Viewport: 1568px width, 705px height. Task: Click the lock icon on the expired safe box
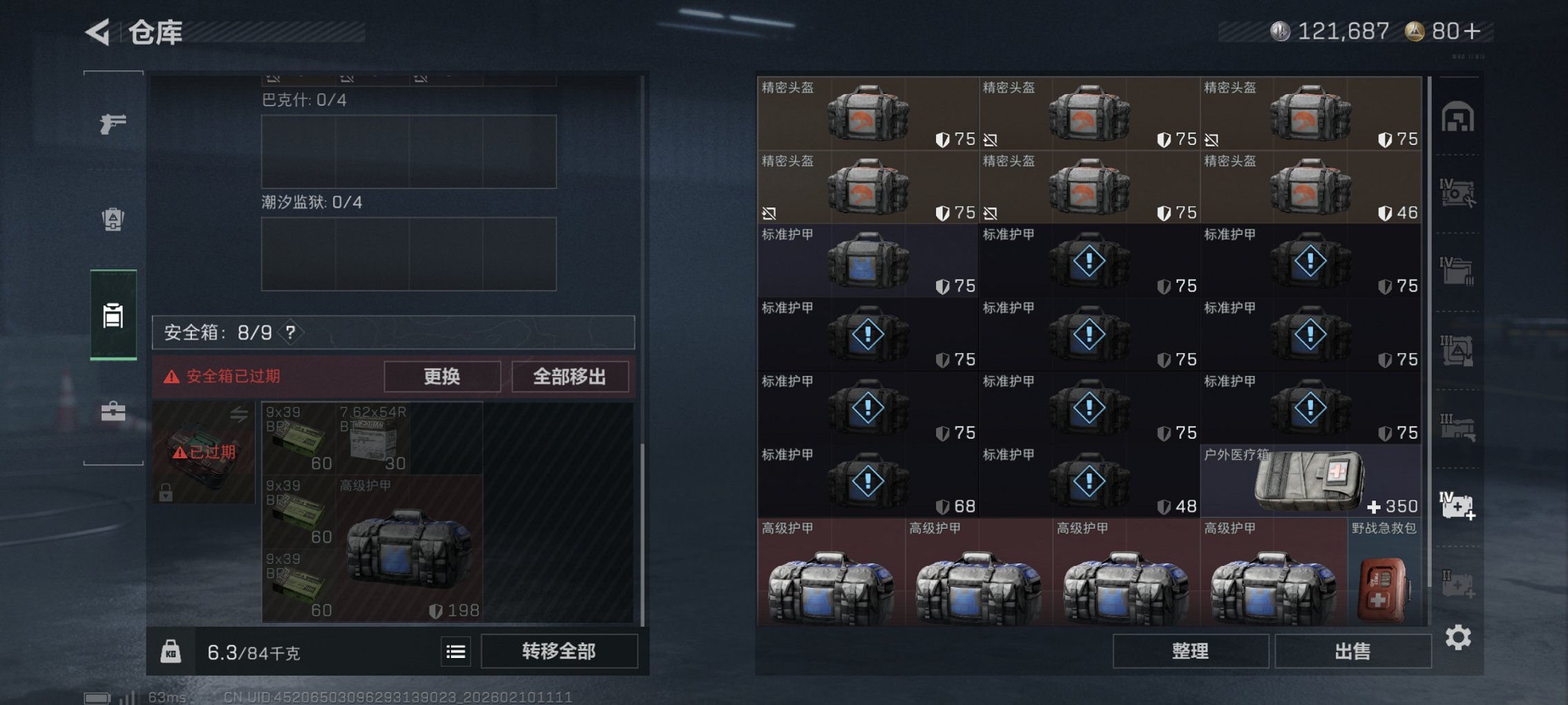166,493
